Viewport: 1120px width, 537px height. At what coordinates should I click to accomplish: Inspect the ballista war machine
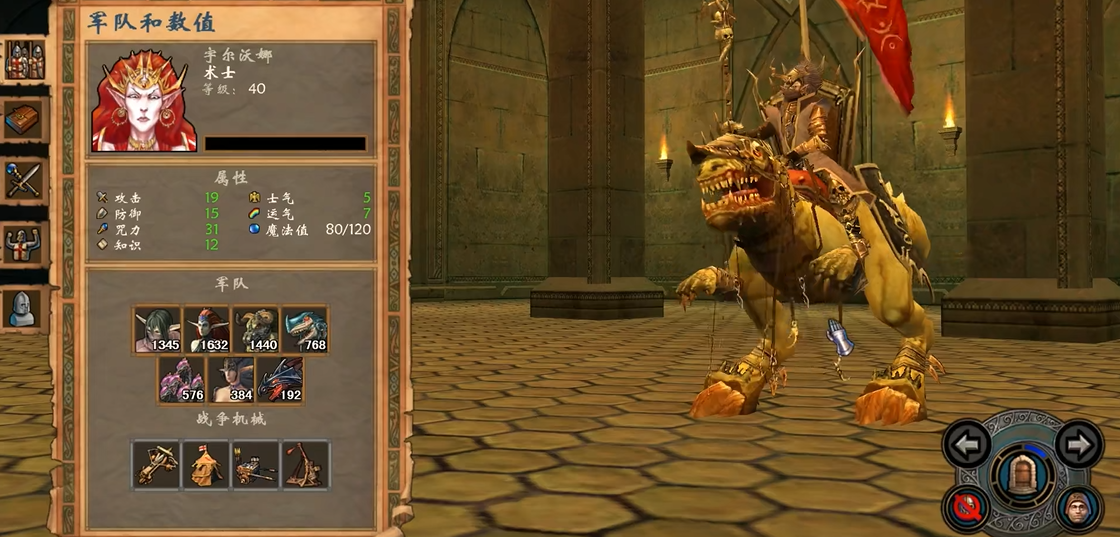coord(157,464)
